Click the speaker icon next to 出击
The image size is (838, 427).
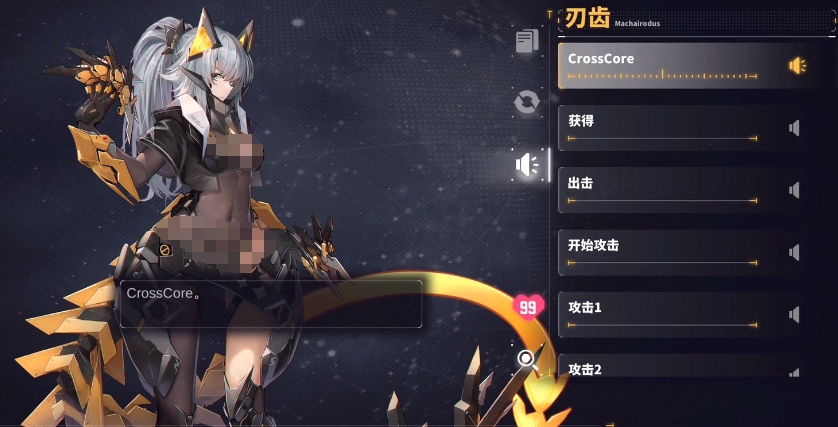[x=795, y=190]
